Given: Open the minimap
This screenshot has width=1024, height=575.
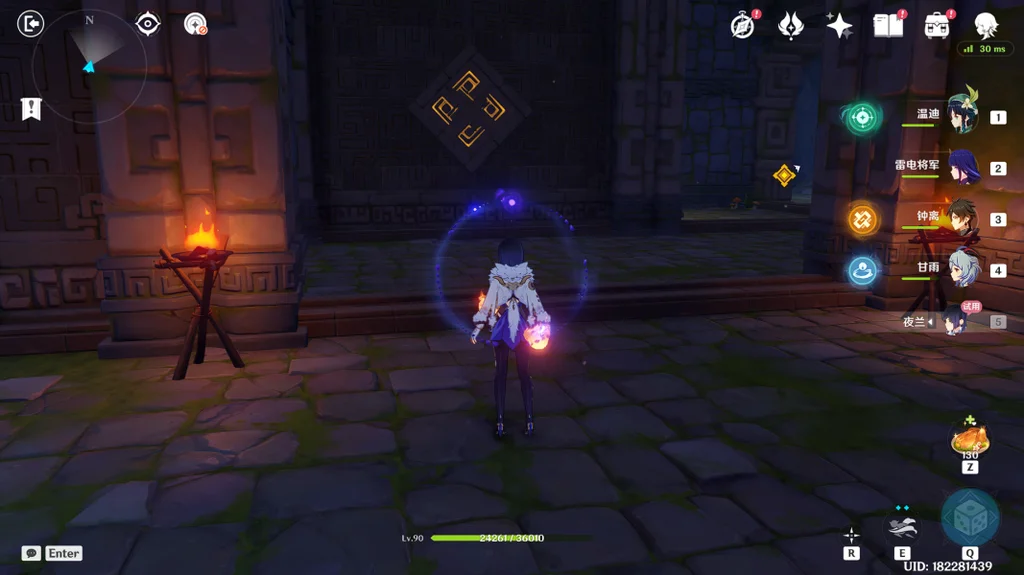Looking at the screenshot, I should 89,66.
